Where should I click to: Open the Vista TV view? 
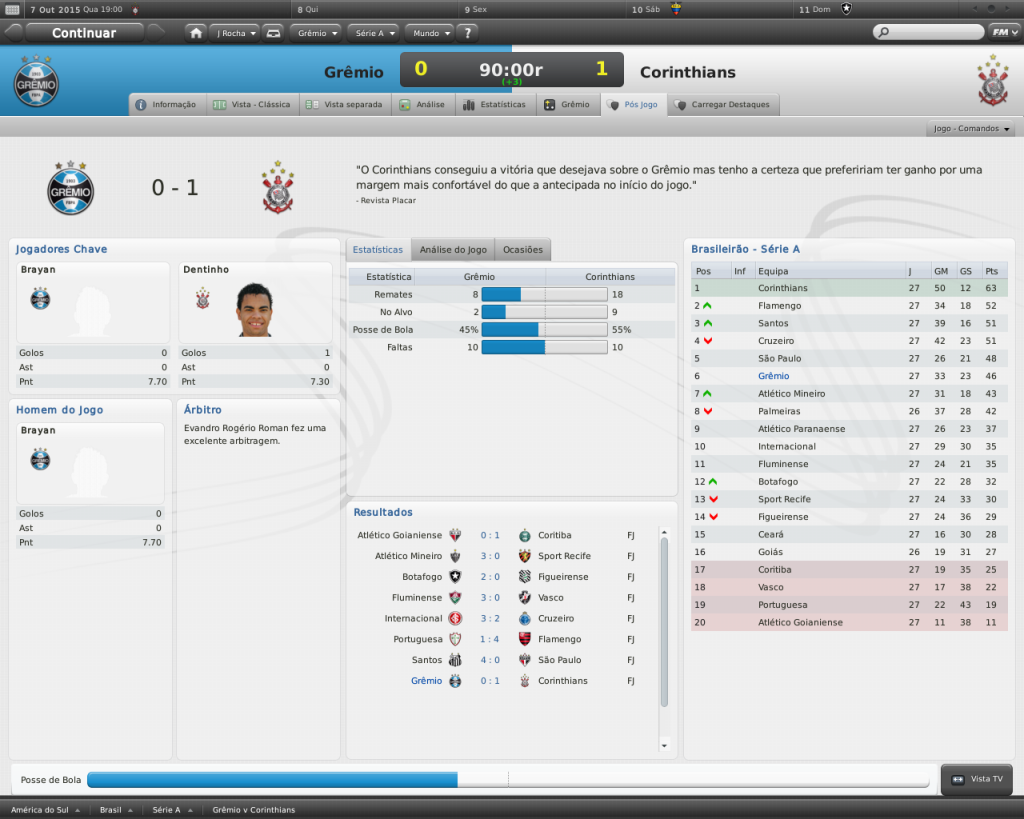pos(978,779)
